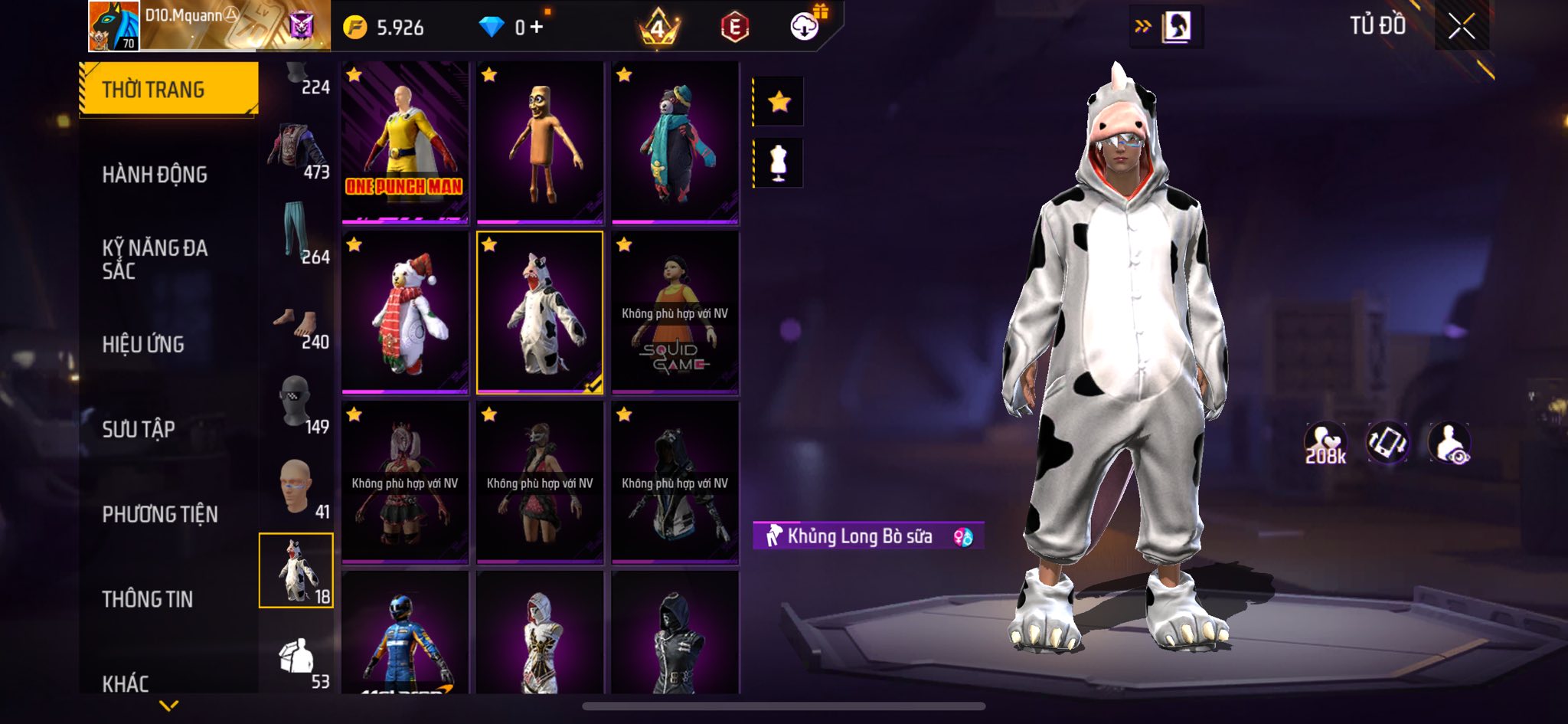Choose the One Punch Man outfit
The height and width of the screenshot is (724, 1568).
405,142
